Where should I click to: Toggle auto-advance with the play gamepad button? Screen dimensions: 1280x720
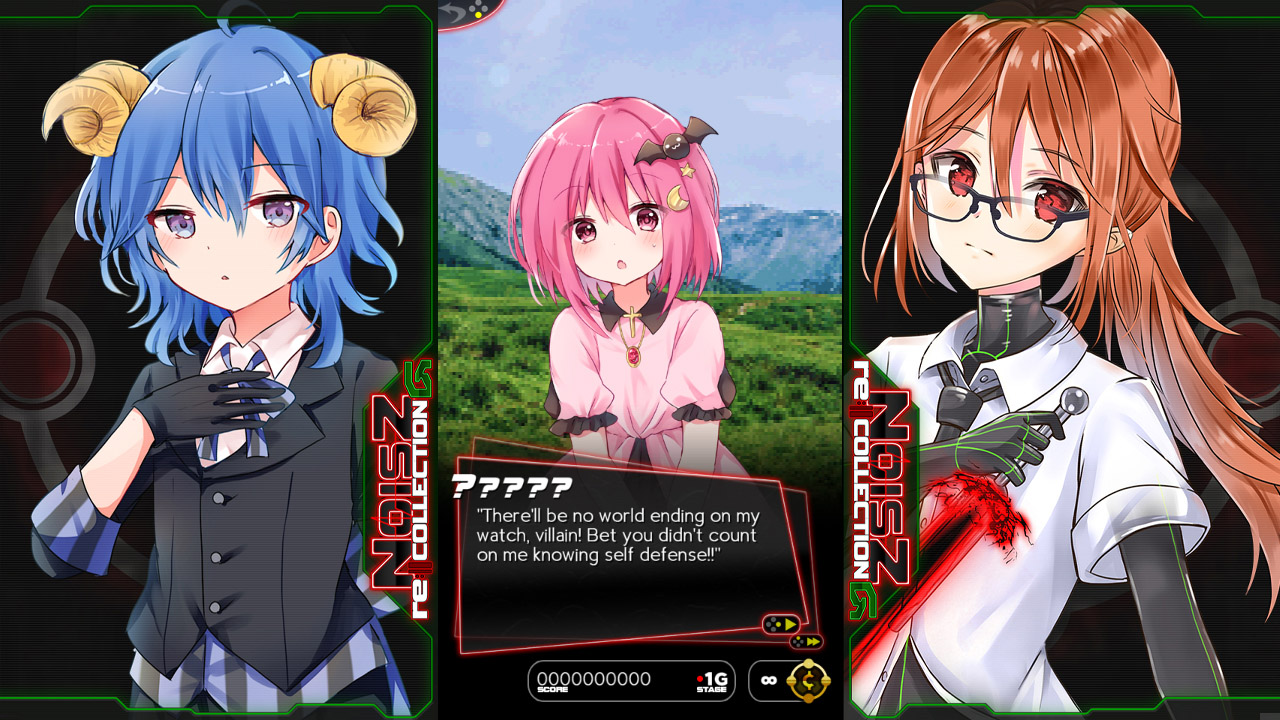pyautogui.click(x=782, y=624)
